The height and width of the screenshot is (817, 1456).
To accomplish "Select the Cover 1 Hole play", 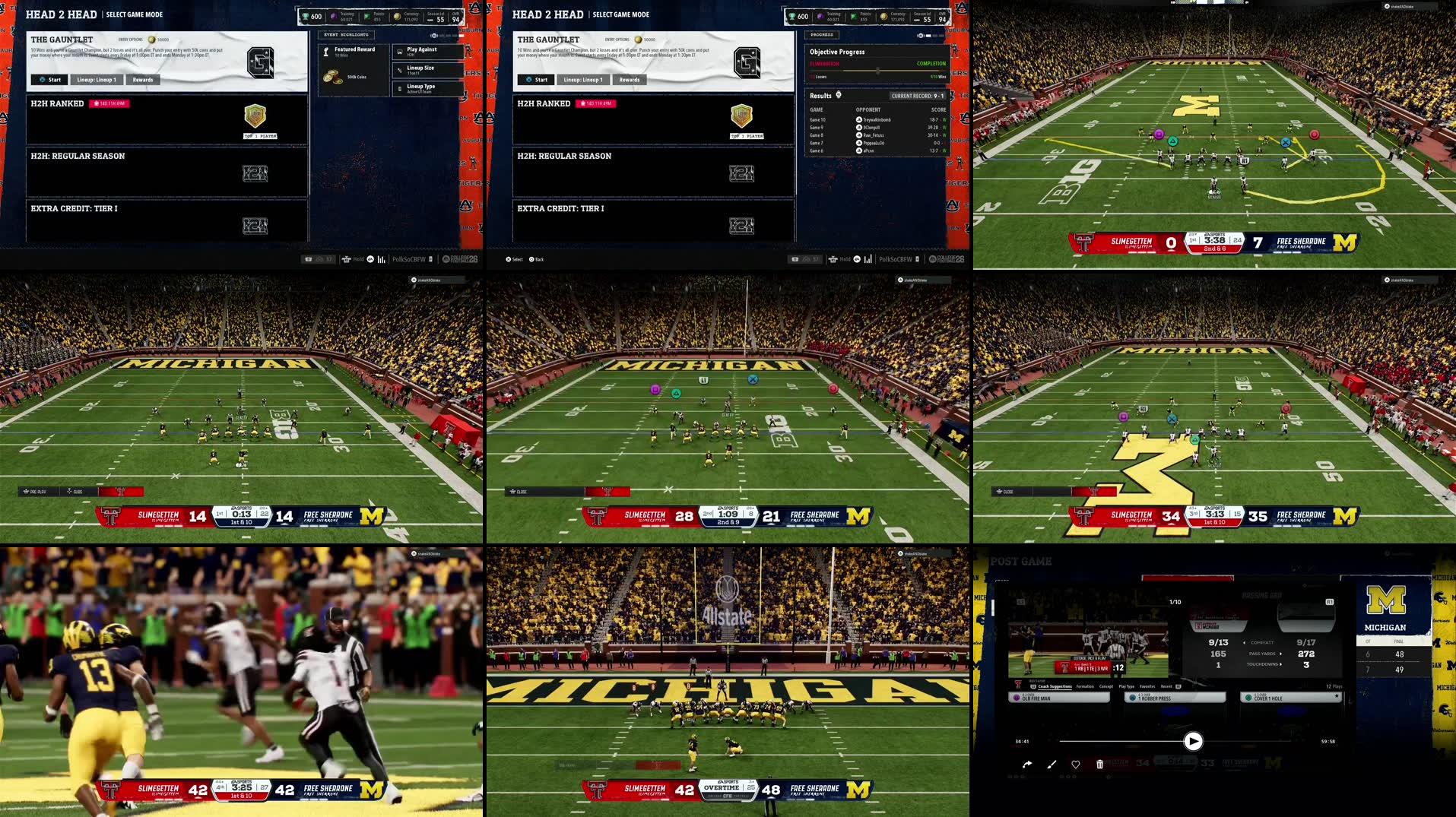I will (x=1290, y=698).
